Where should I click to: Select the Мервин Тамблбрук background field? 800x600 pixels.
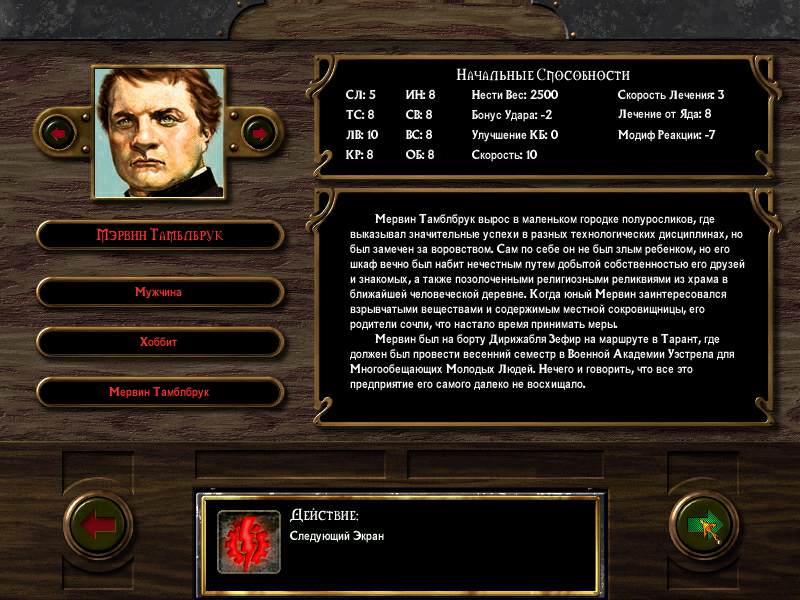pyautogui.click(x=159, y=392)
